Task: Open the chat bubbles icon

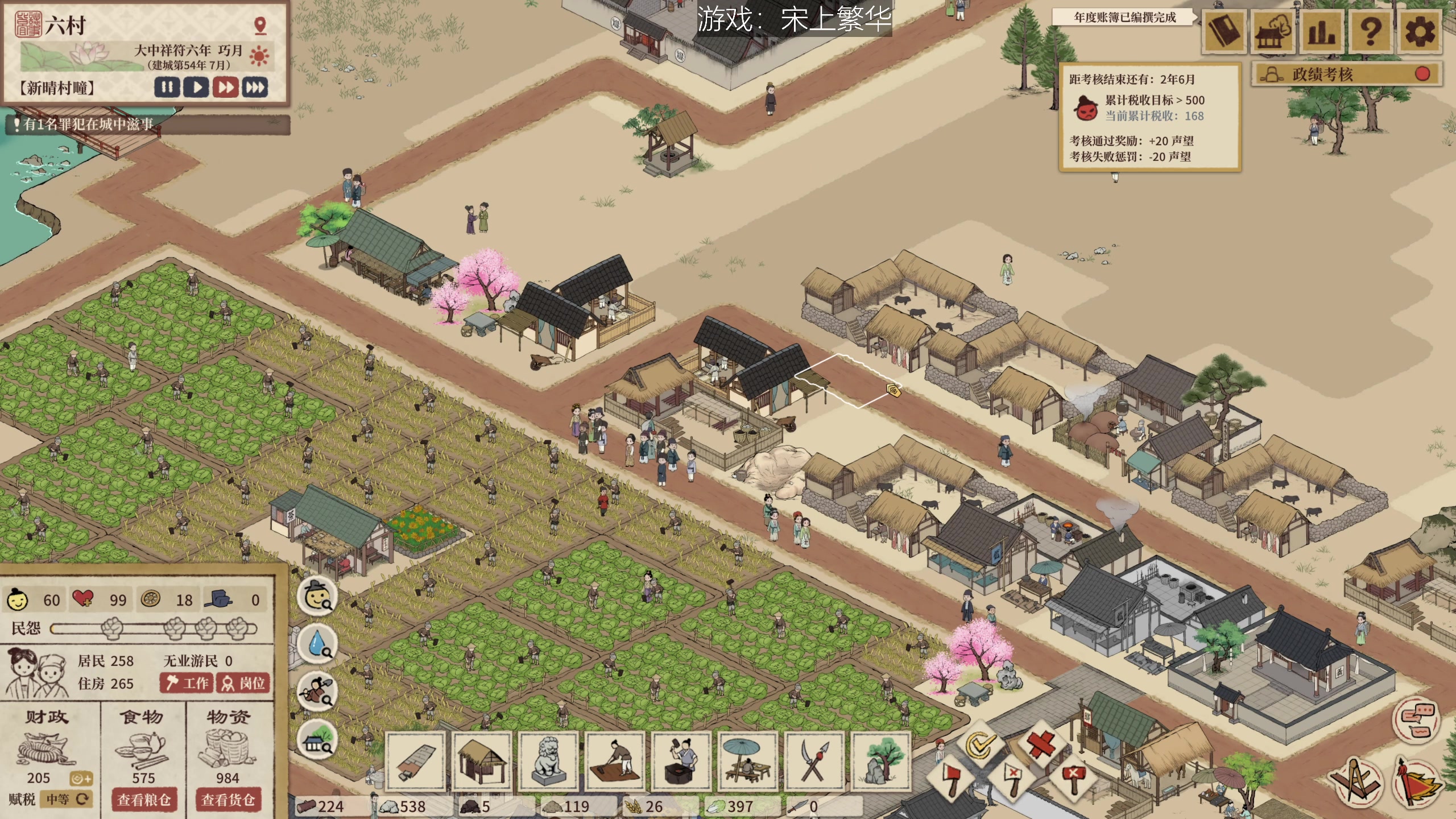Action: point(1416,719)
